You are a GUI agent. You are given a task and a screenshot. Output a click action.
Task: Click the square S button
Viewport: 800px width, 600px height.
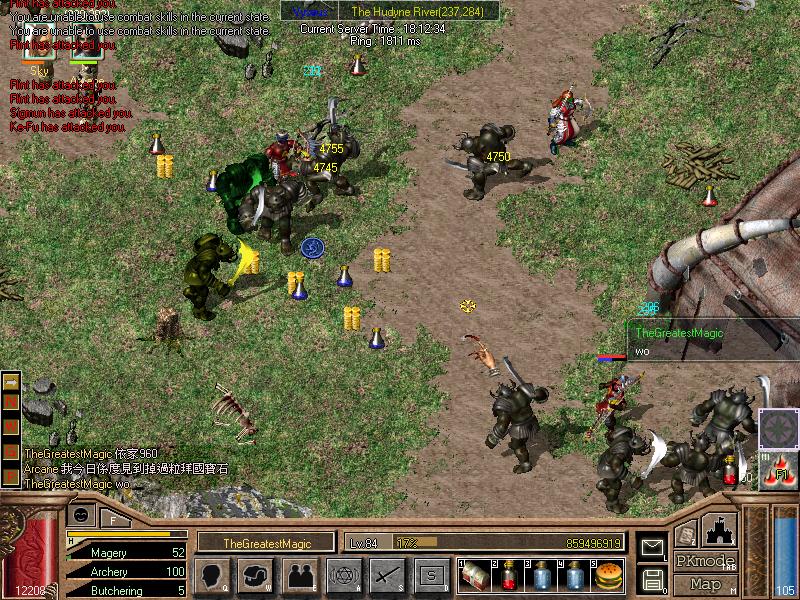point(431,575)
